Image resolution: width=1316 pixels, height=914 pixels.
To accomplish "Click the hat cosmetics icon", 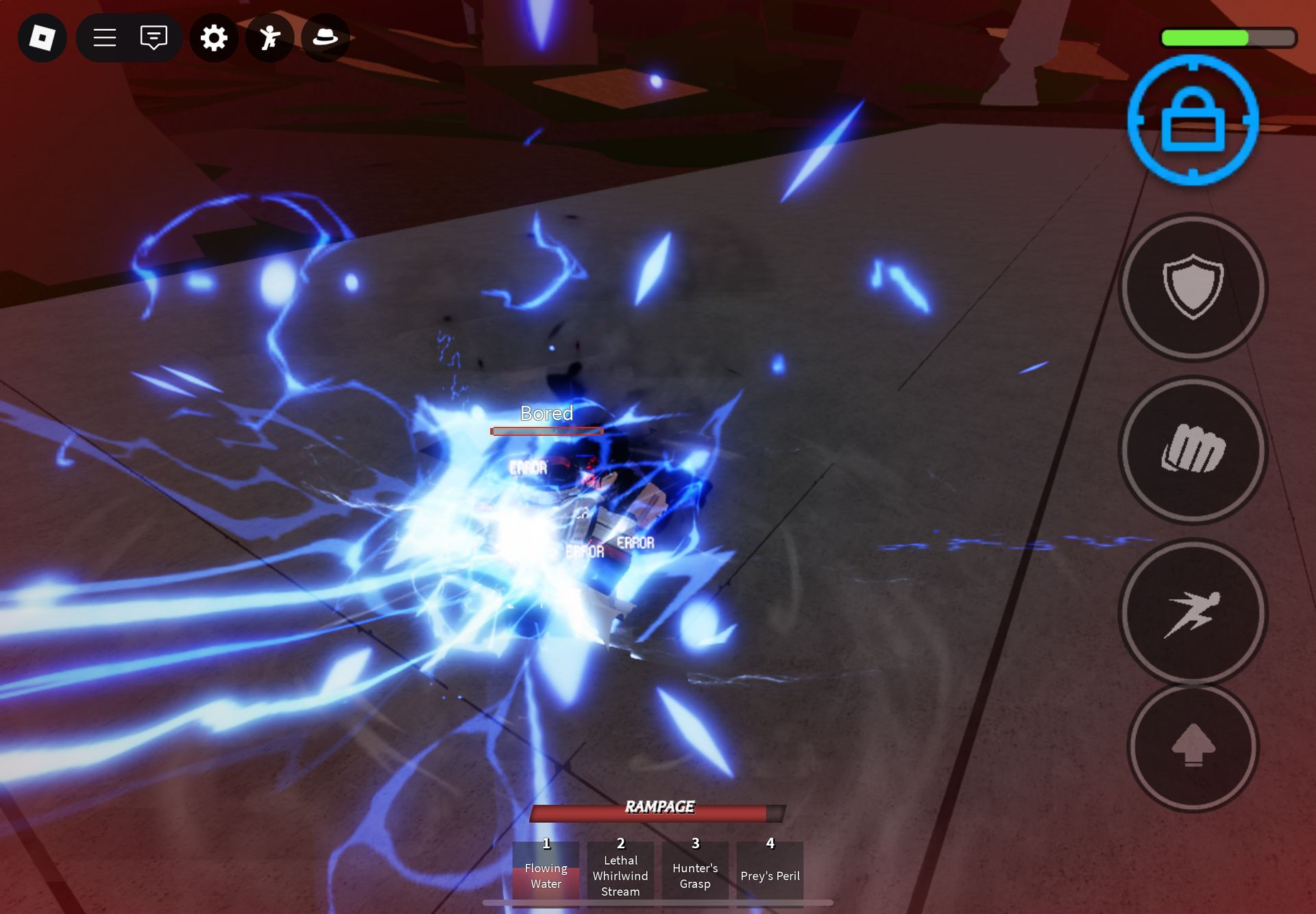I will click(325, 38).
